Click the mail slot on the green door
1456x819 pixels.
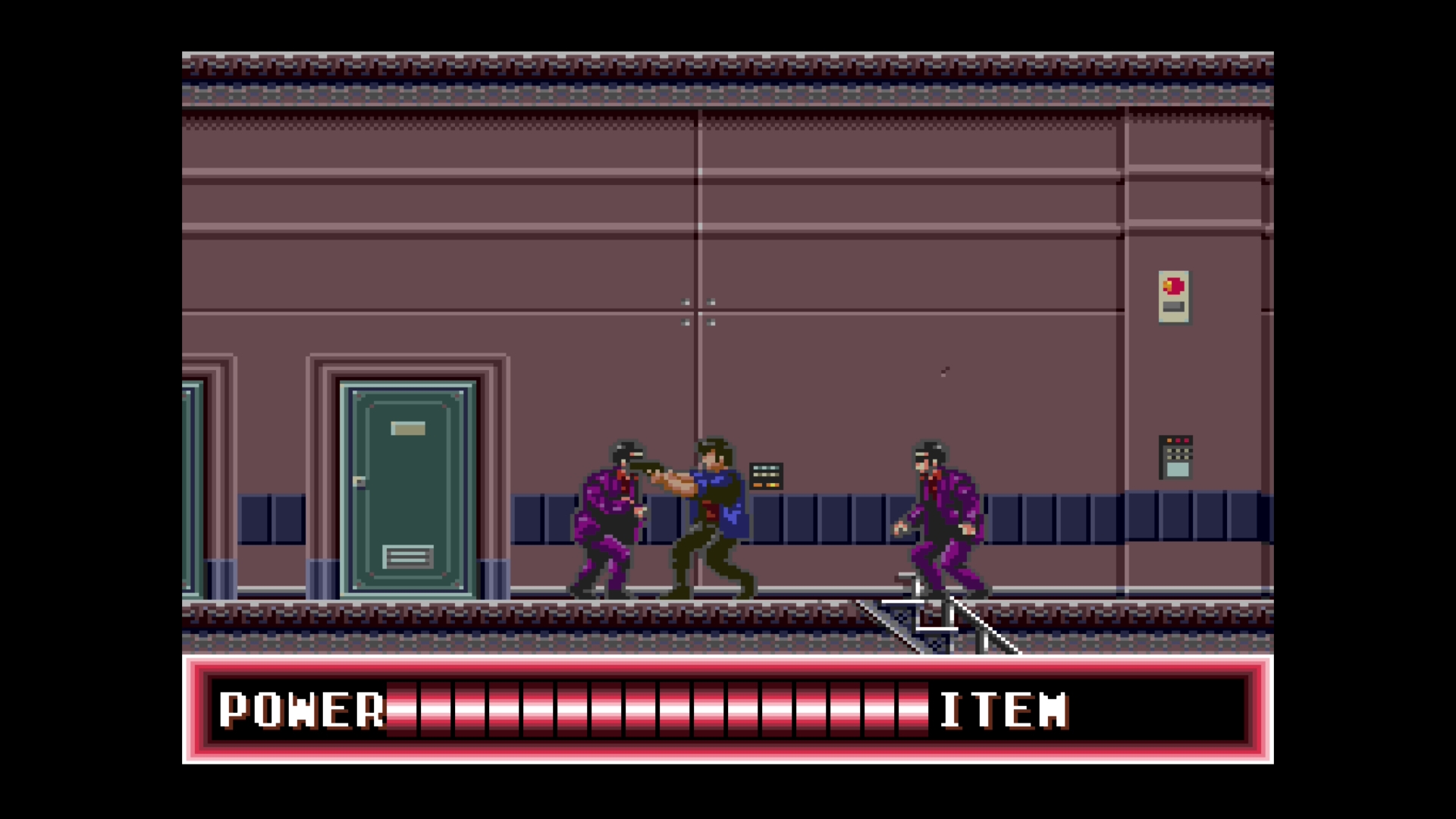tap(407, 556)
